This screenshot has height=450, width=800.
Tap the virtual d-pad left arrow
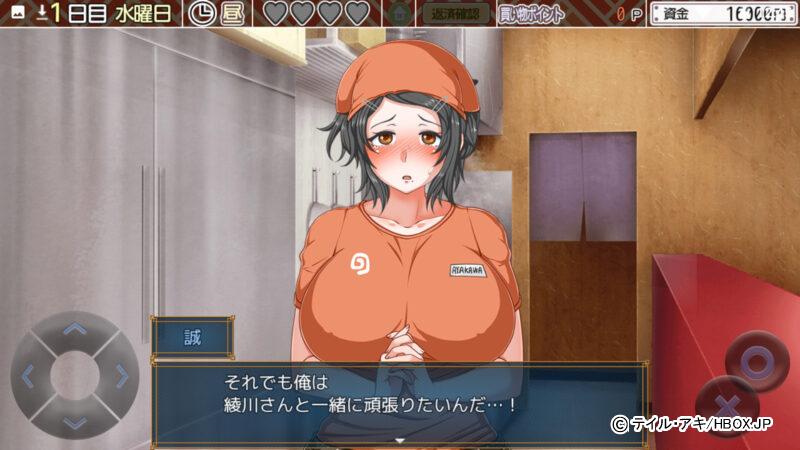28,376
